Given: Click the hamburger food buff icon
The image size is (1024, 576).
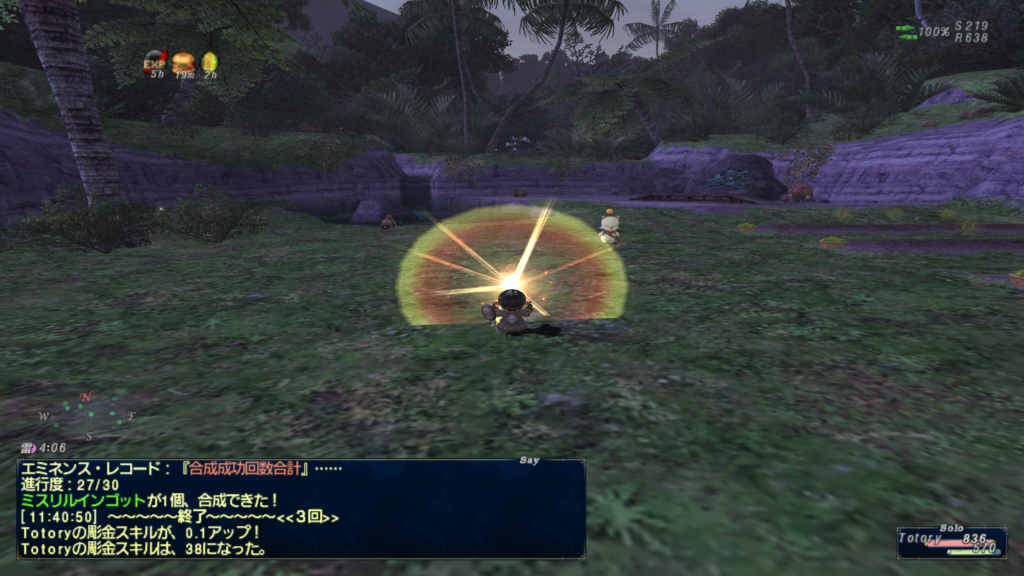Looking at the screenshot, I should click(x=183, y=62).
